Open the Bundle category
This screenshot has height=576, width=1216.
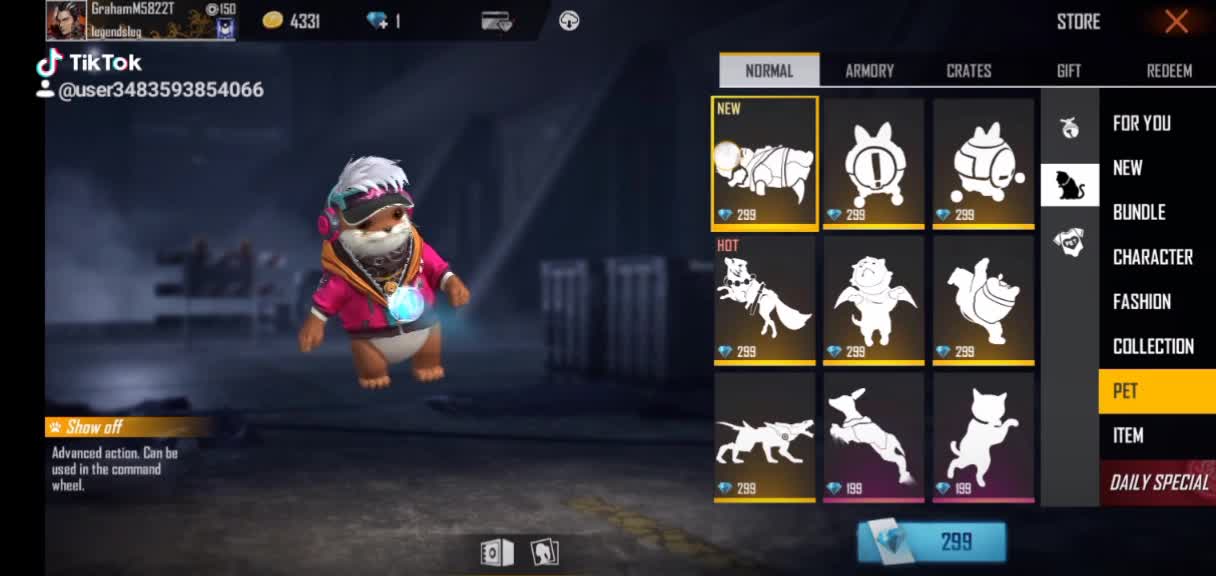click(1139, 212)
